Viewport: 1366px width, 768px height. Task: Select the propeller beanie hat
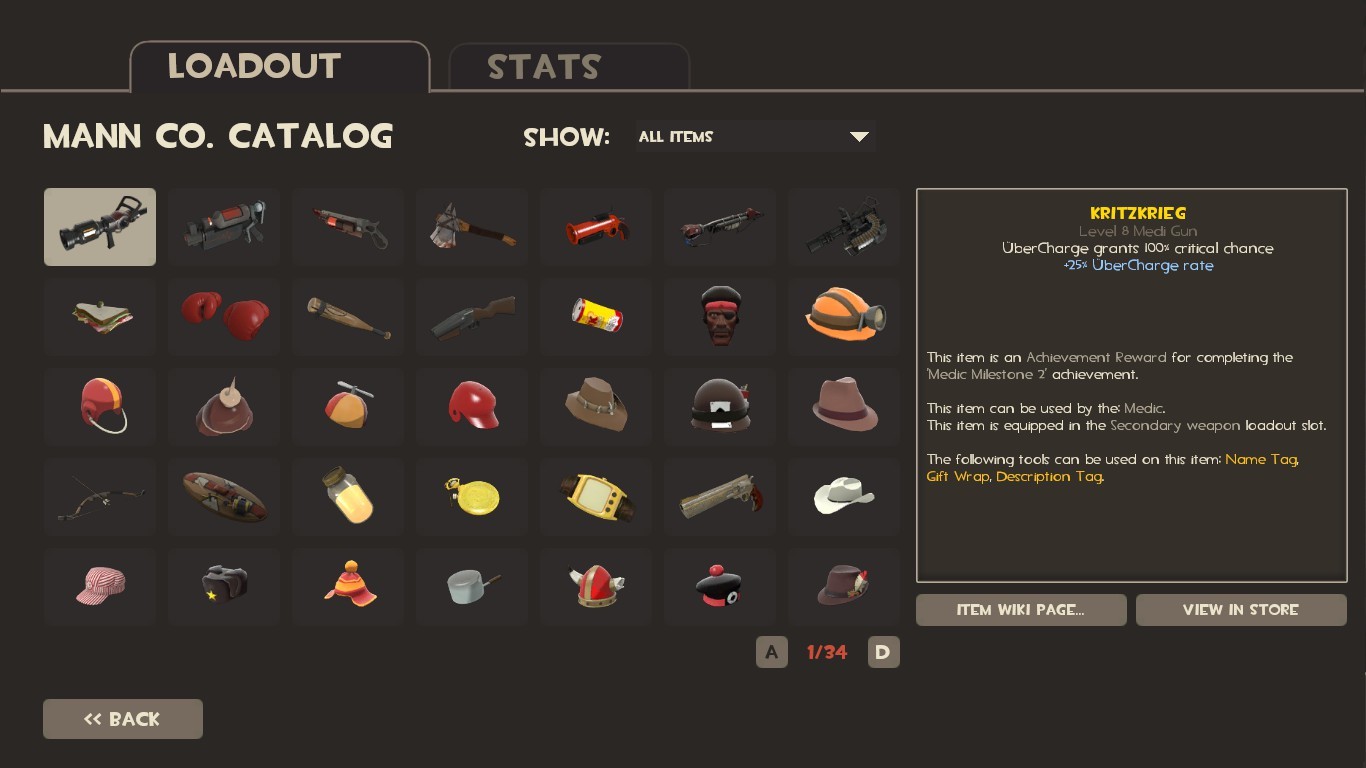(x=348, y=407)
